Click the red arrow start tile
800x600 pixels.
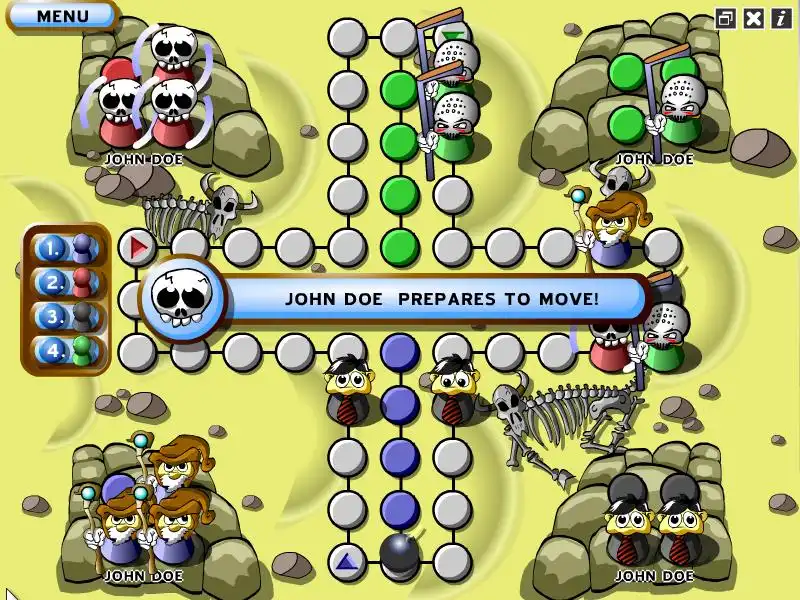click(x=138, y=246)
